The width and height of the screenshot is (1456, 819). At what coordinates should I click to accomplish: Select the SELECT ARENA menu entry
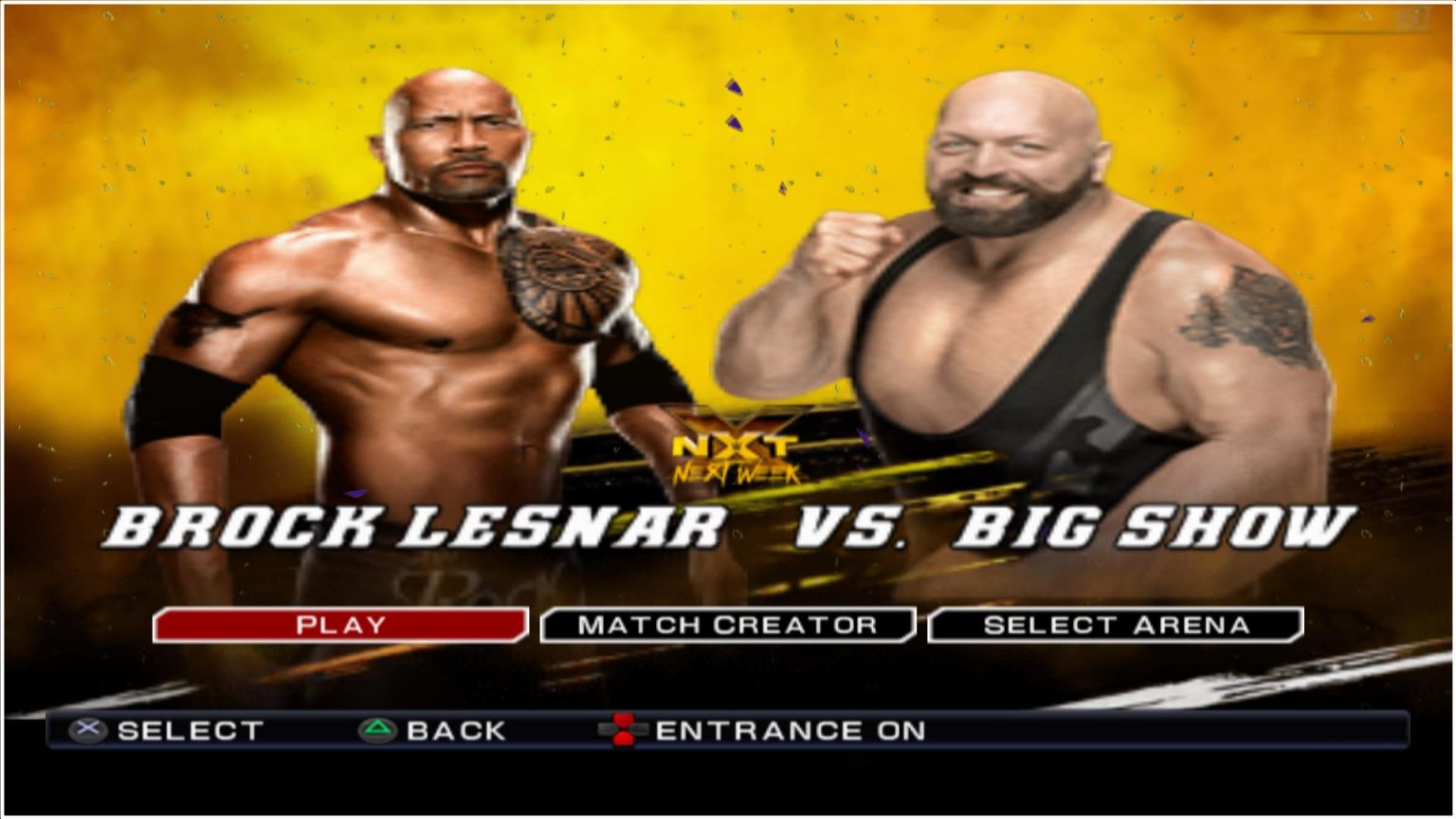pos(1117,625)
